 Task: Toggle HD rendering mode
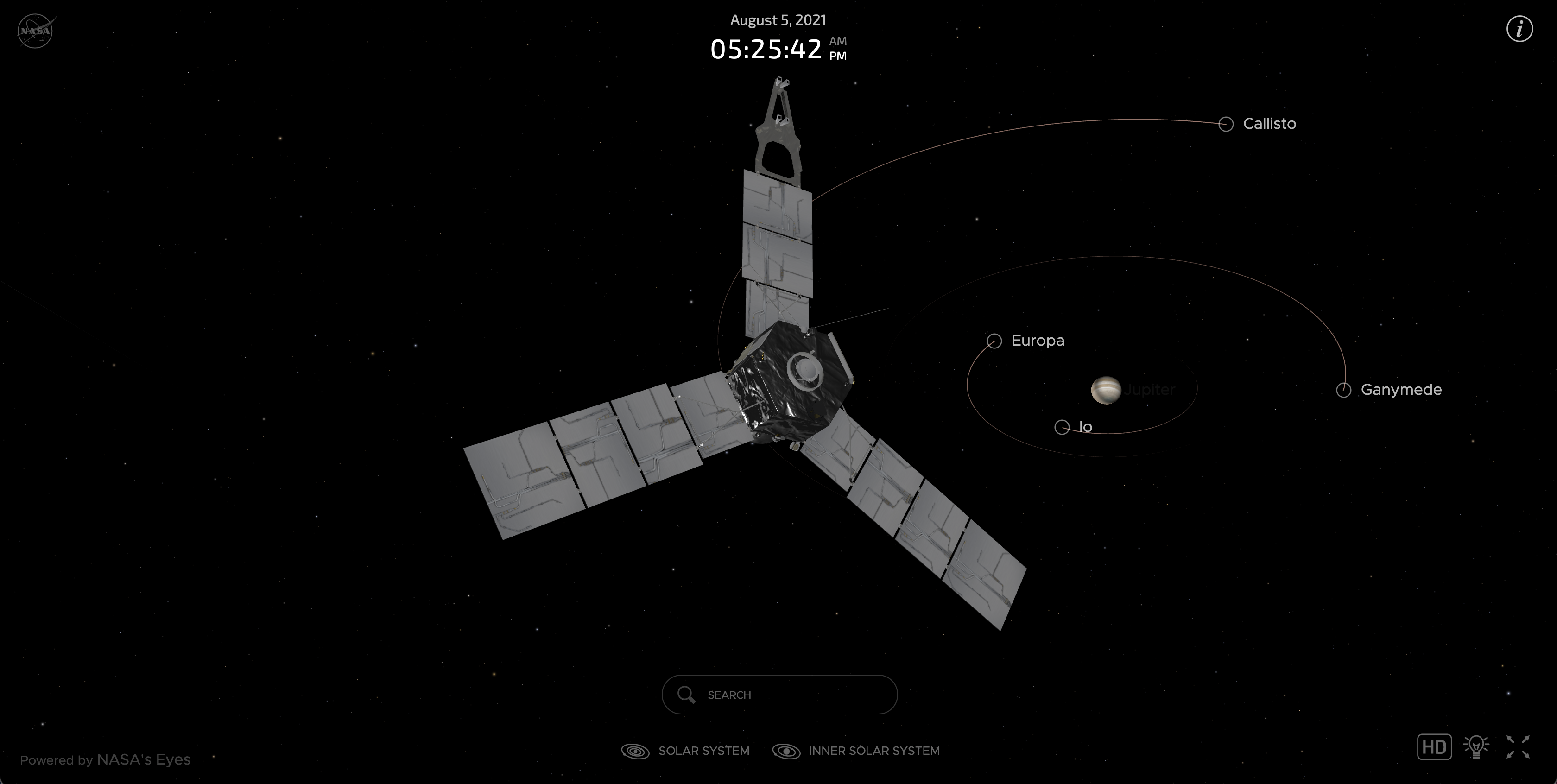(1434, 746)
